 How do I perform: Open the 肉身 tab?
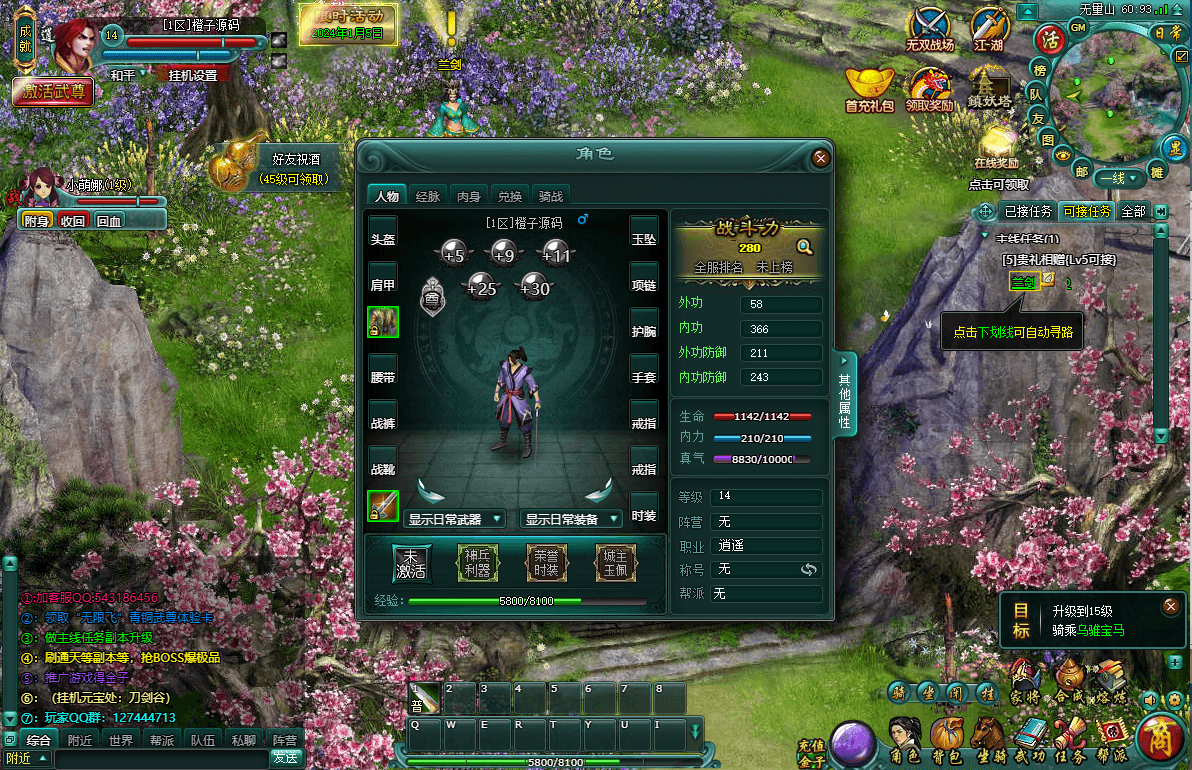point(469,196)
